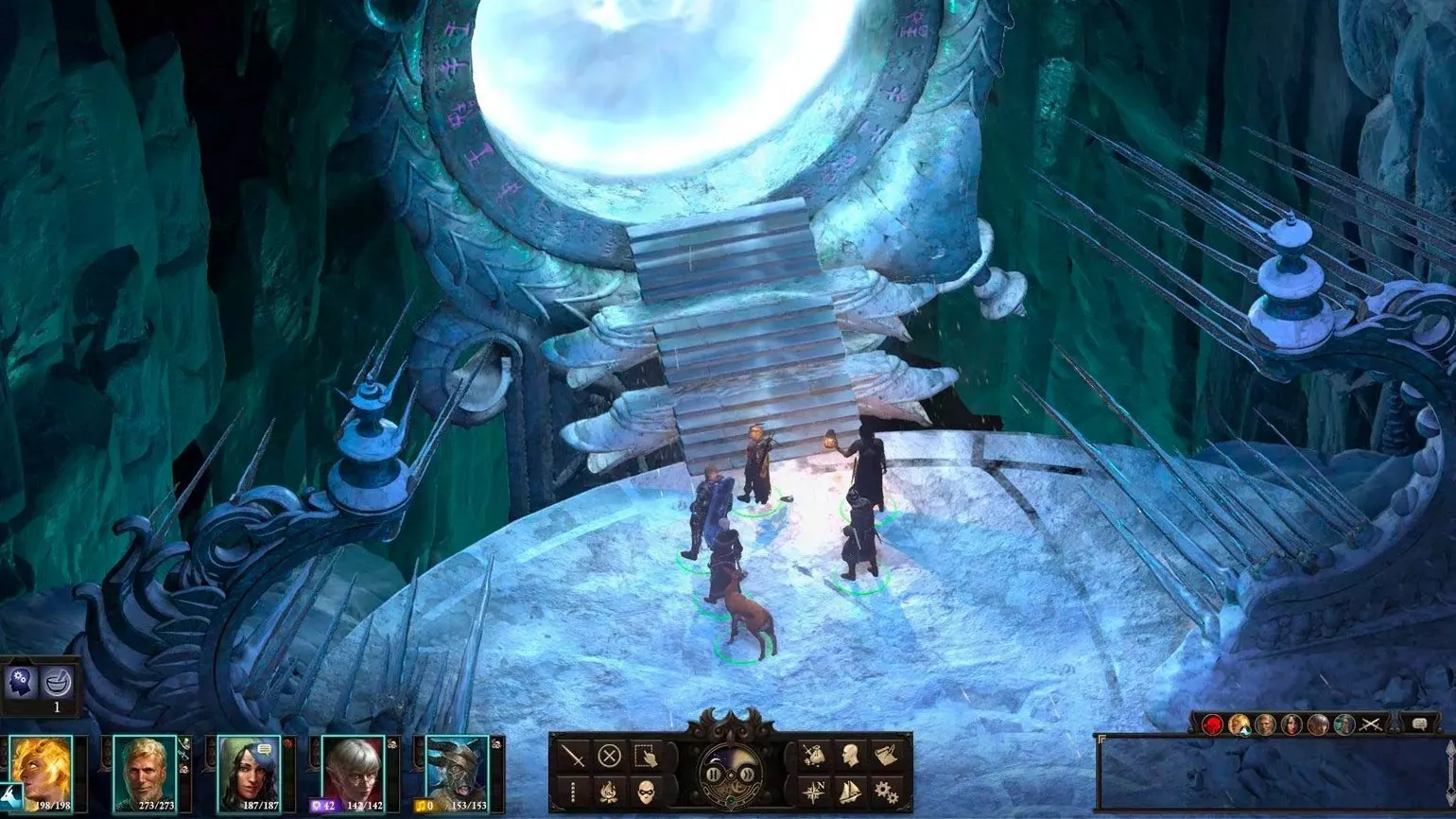Activate the select-all party button
The image size is (1456, 819).
point(646,756)
